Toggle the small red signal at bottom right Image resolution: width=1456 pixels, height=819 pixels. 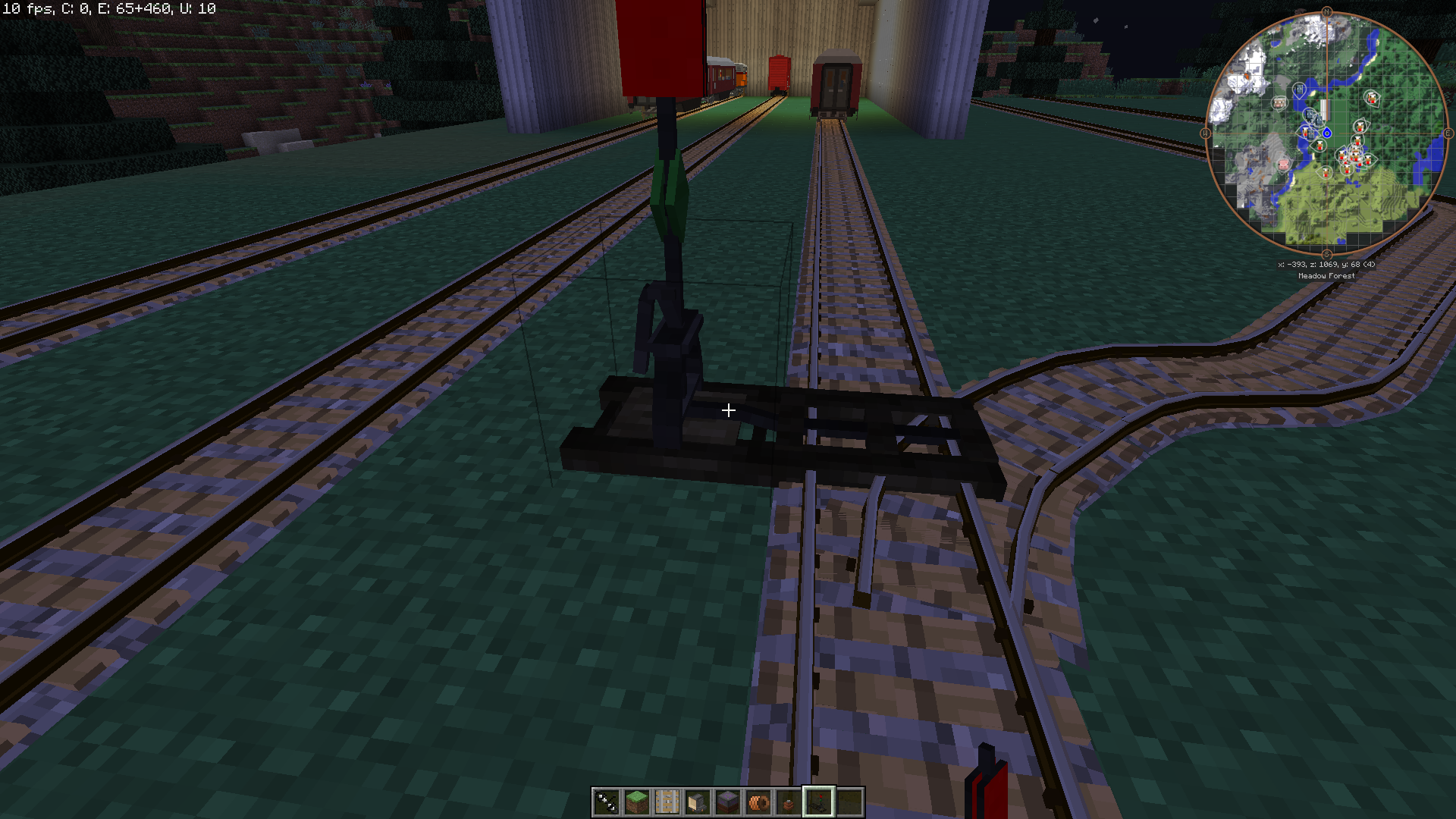tap(986, 785)
